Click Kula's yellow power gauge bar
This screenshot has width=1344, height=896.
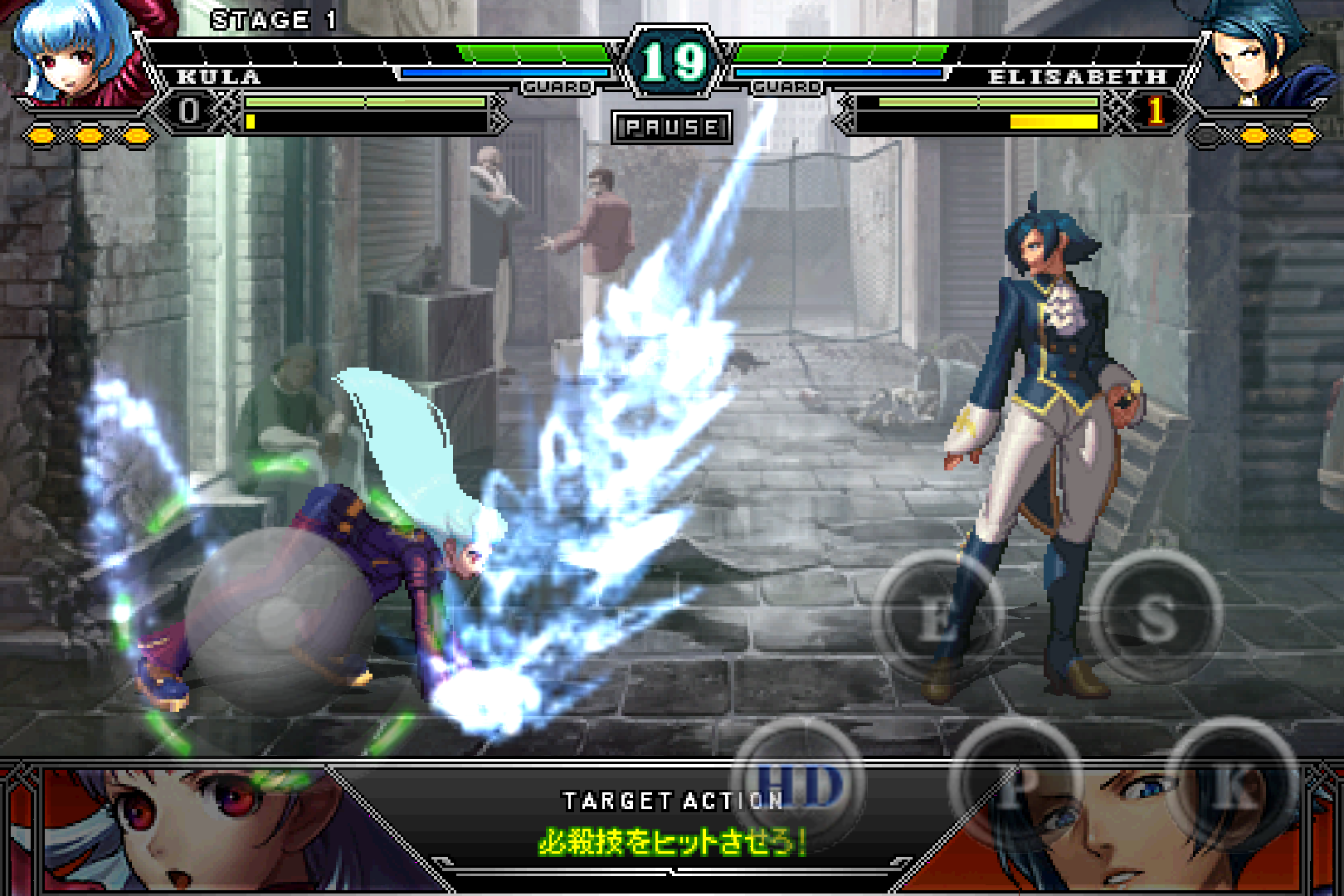(365, 123)
